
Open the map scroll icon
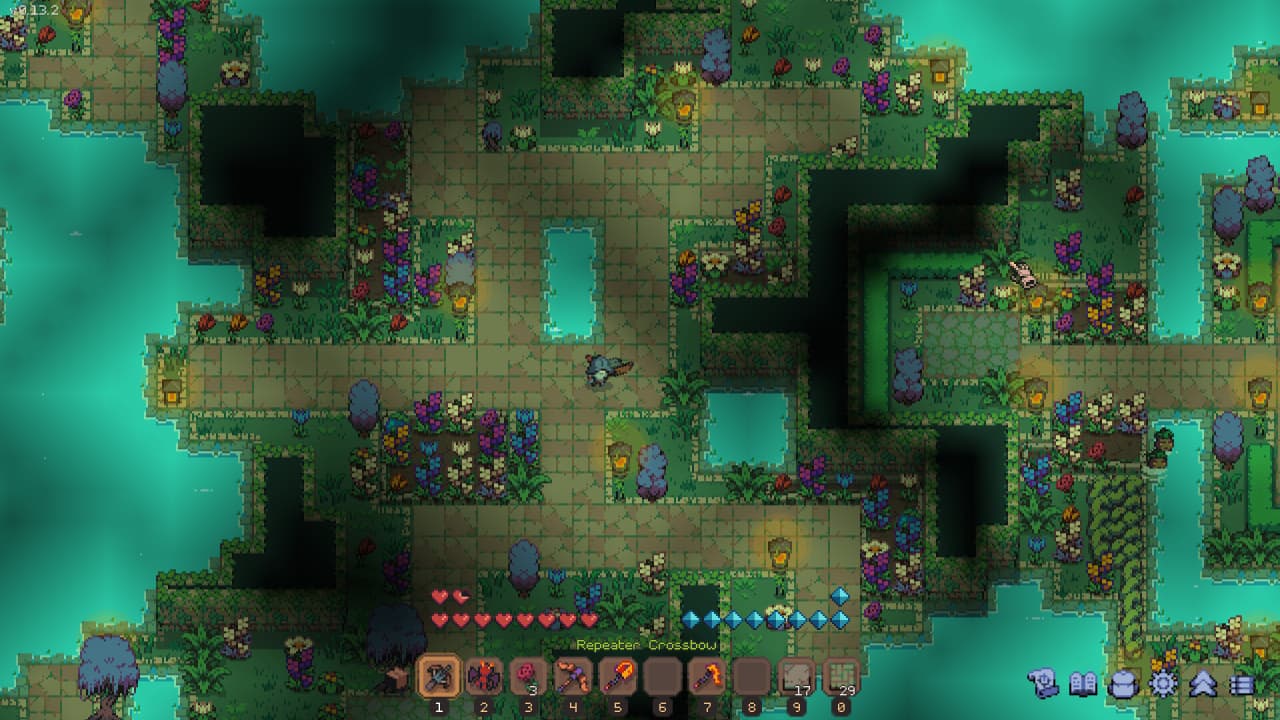point(1044,684)
